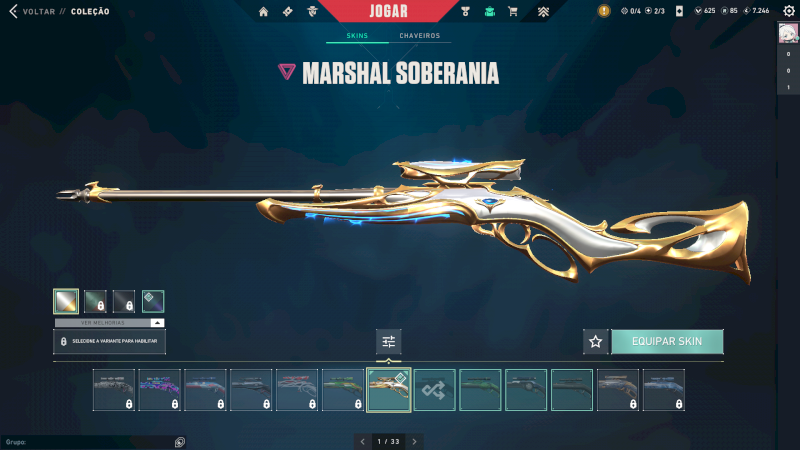Favorite this skin with the star button
Viewport: 800px width, 450px height.
pos(596,341)
